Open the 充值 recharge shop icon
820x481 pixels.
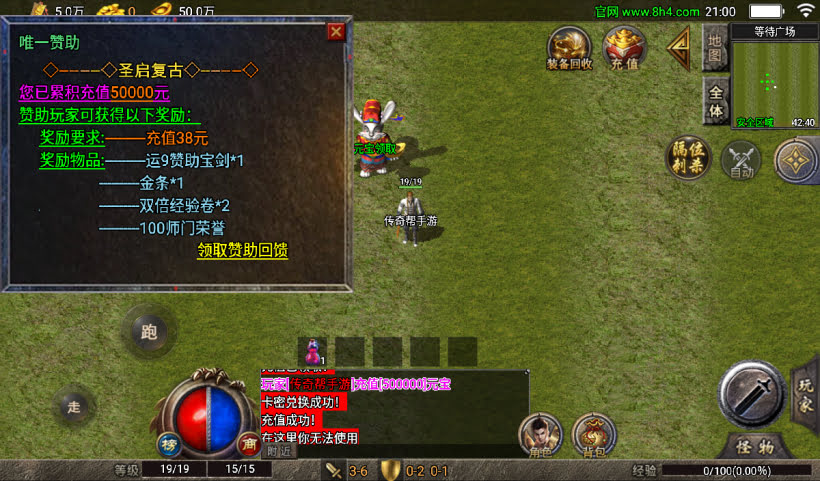point(624,49)
